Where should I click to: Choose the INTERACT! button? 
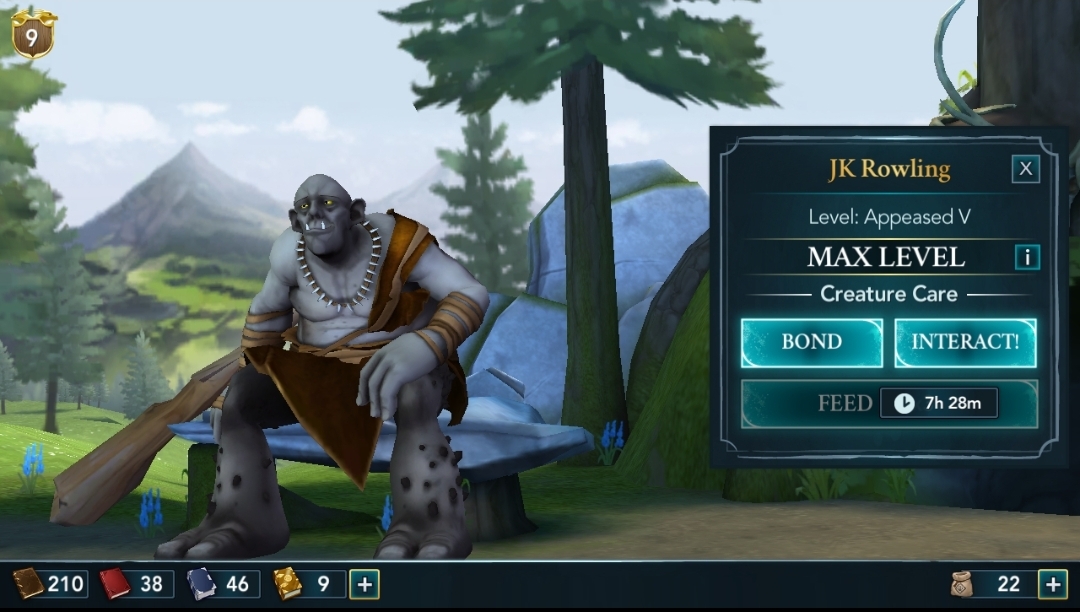pyautogui.click(x=965, y=342)
